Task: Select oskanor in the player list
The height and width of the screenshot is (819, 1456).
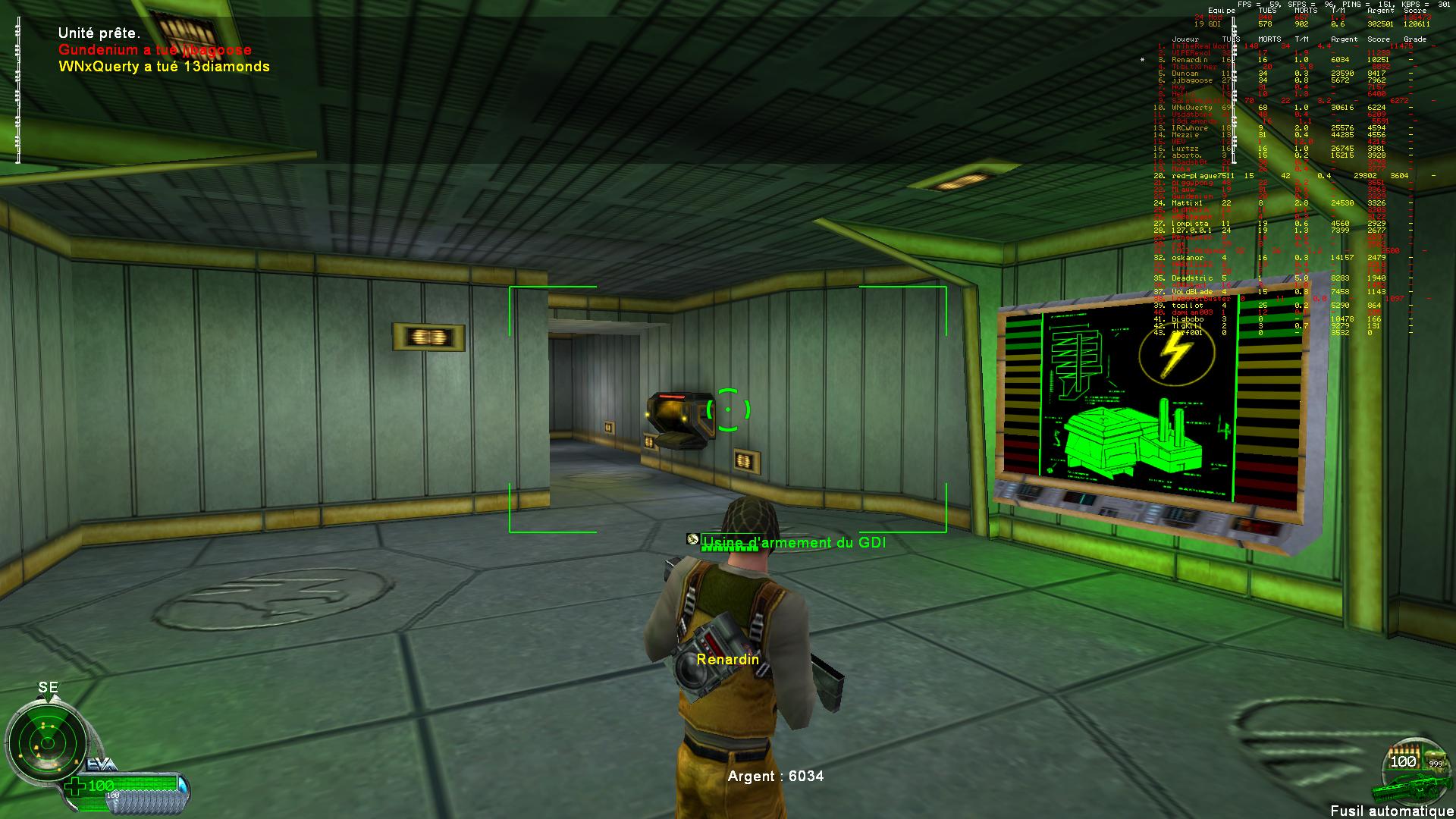Action: pos(1188,258)
